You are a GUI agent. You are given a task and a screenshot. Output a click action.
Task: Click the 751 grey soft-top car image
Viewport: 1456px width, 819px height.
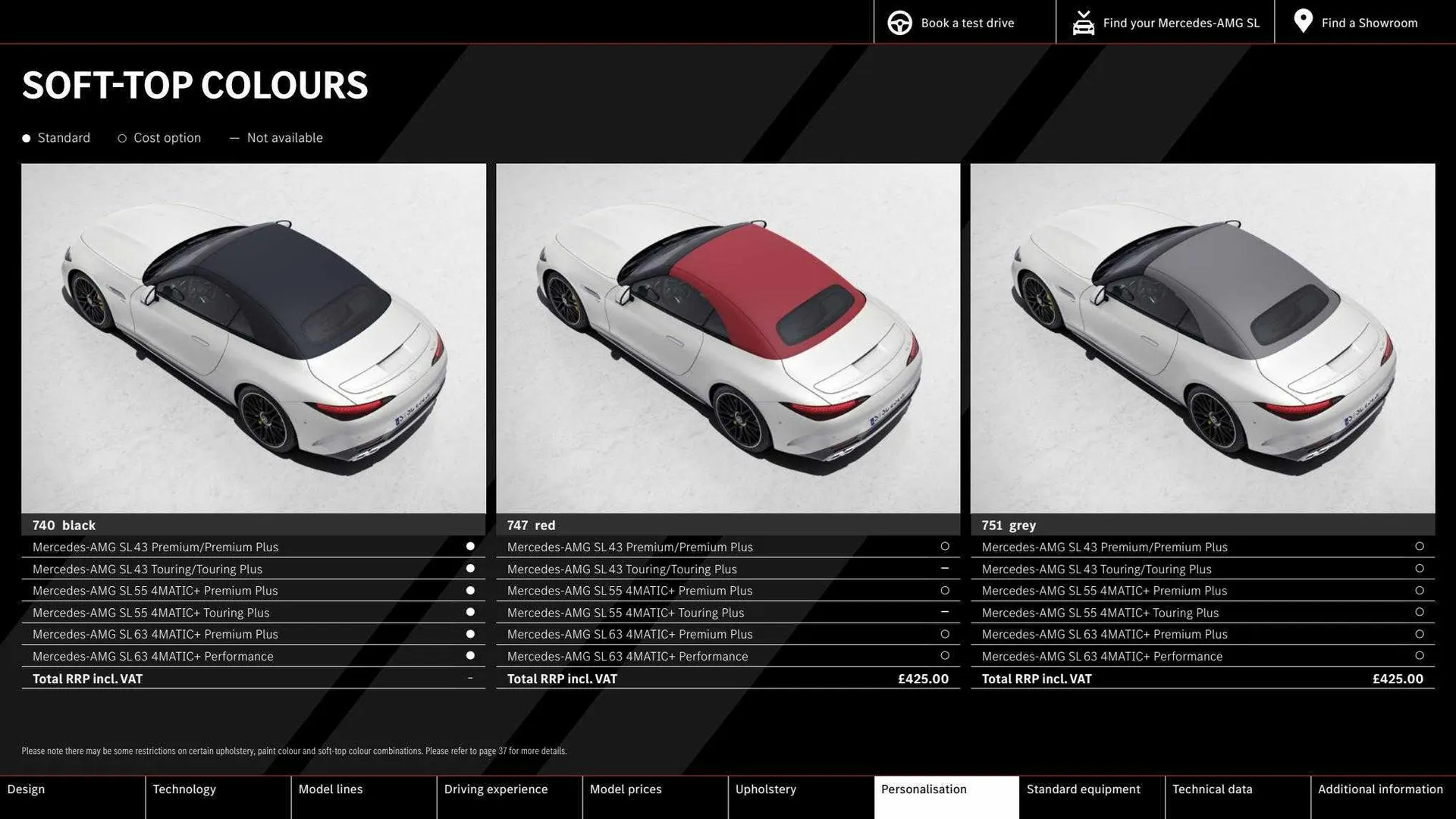coord(1203,339)
